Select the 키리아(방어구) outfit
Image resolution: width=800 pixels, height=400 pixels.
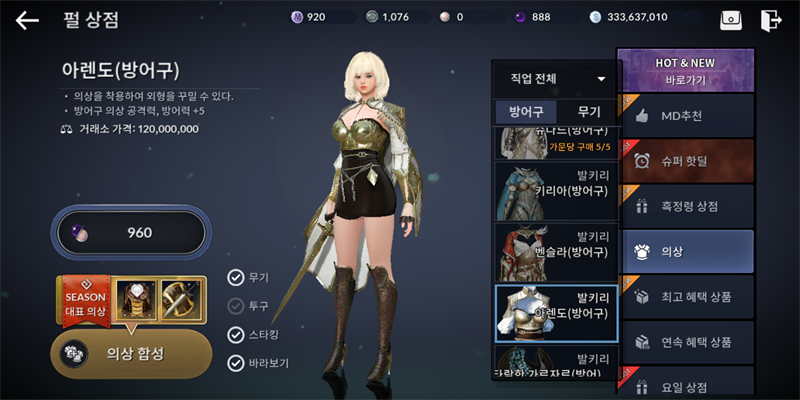point(556,192)
